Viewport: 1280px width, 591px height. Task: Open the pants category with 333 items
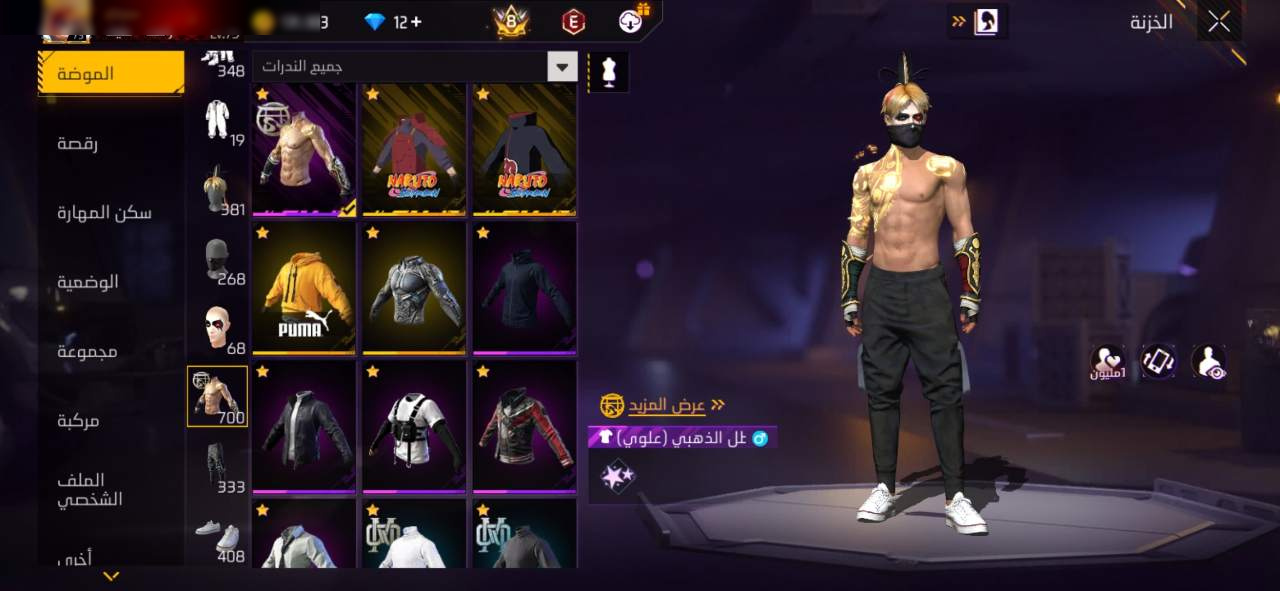217,466
